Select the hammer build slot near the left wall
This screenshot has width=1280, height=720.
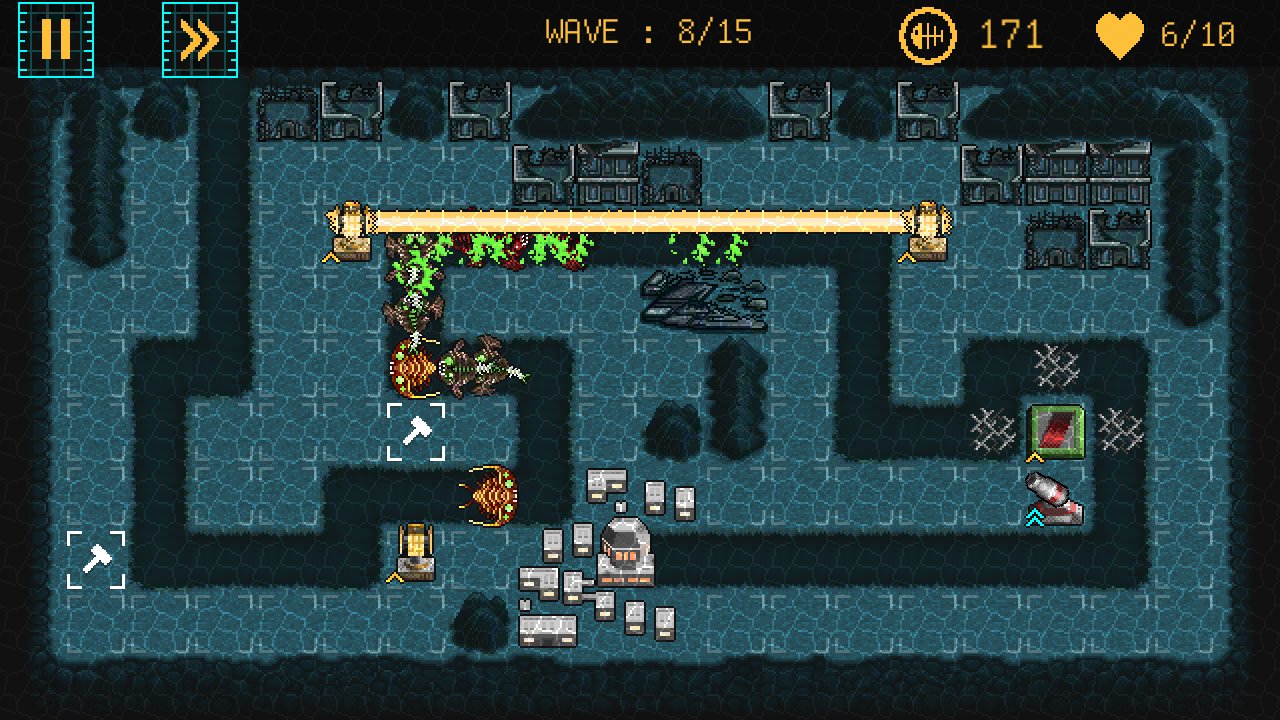[x=96, y=560]
